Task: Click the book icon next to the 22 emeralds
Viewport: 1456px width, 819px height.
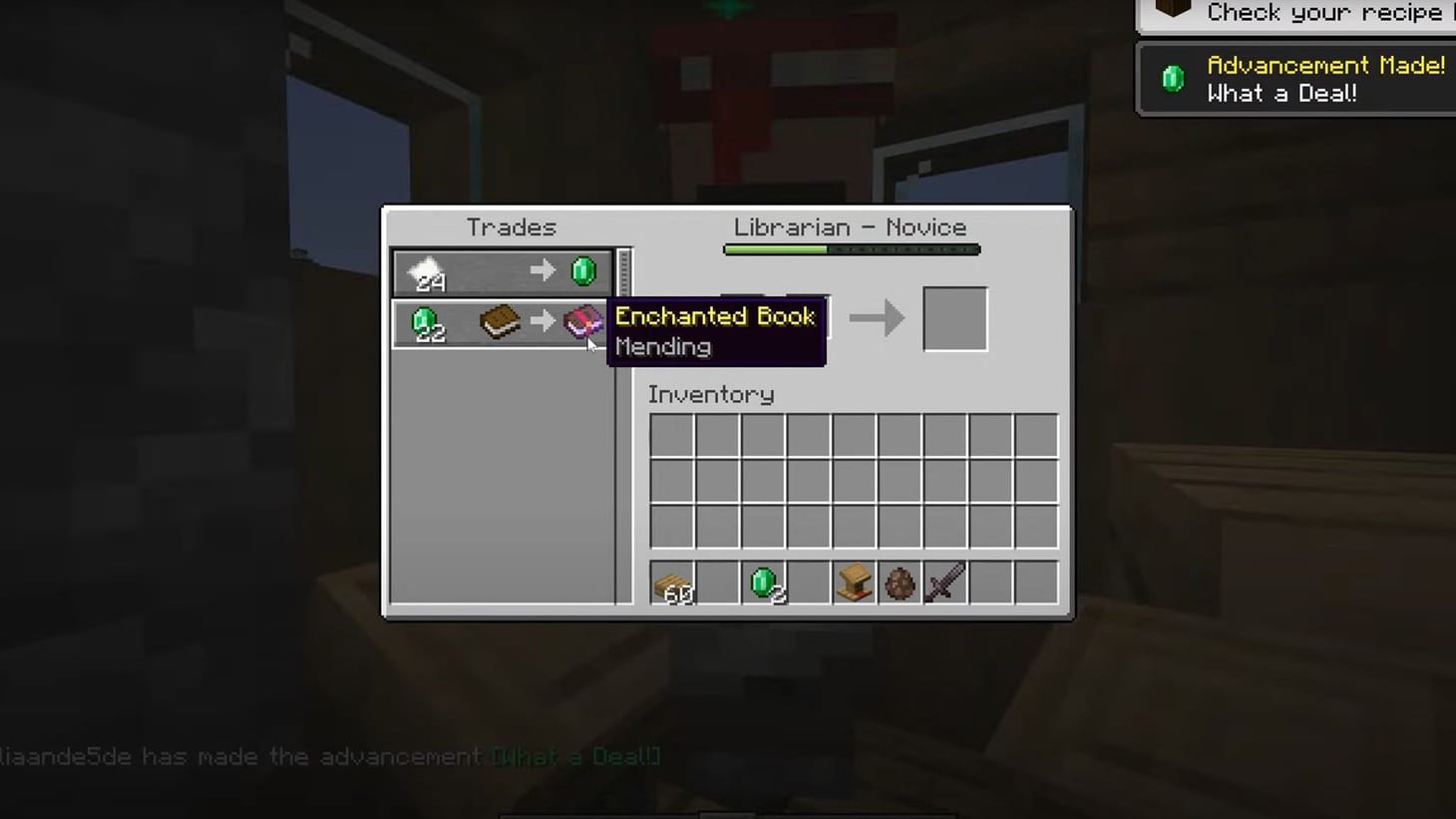Action: pos(499,322)
